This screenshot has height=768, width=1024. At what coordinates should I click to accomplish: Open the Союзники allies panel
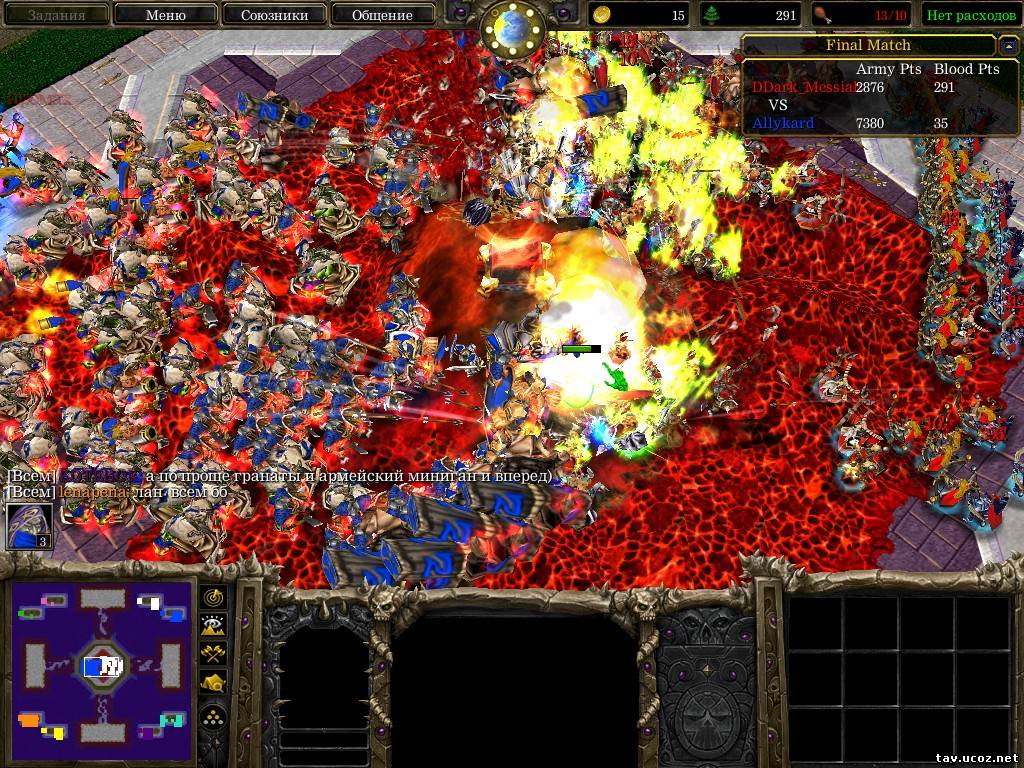tap(273, 15)
